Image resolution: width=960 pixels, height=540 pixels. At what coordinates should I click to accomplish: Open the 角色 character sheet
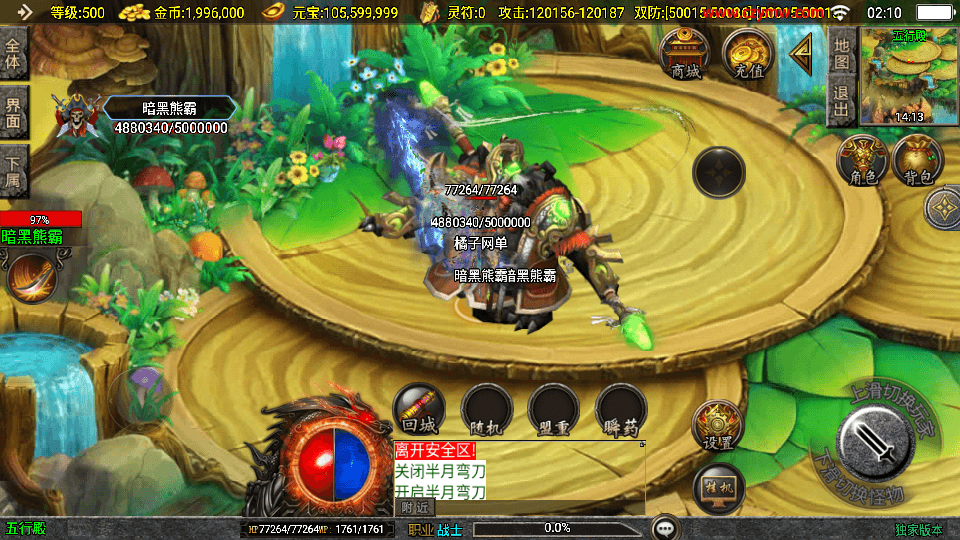863,161
